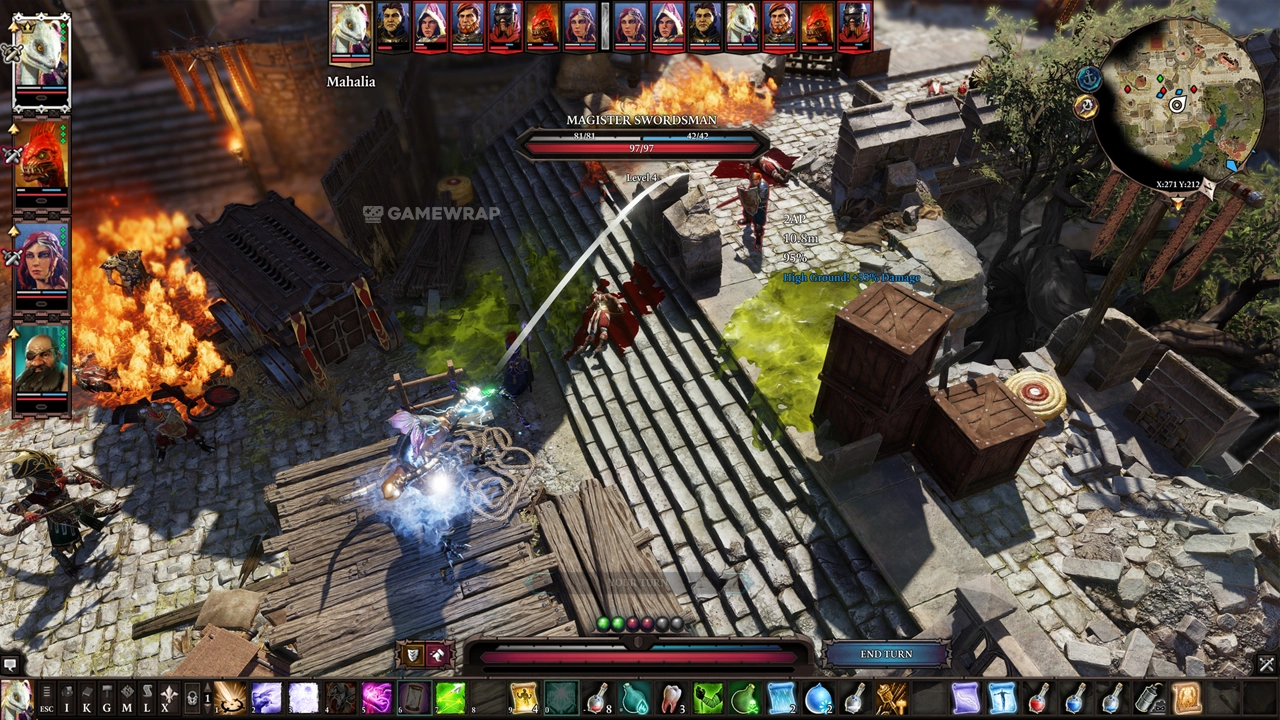The image size is (1280, 720).
Task: Activate the hourglass skill in slot 6
Action: pyautogui.click(x=413, y=698)
